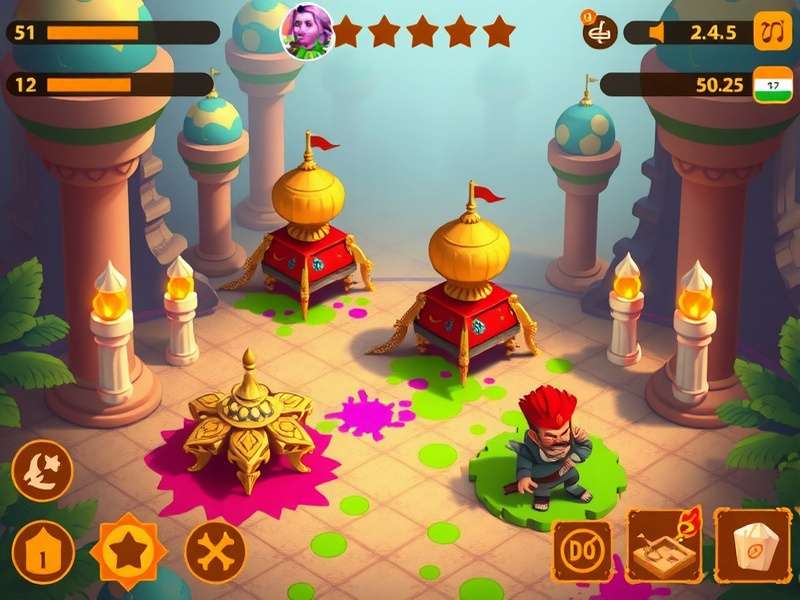This screenshot has width=800, height=600.
Task: Open the moon and star ability
Action: pyautogui.click(x=42, y=470)
